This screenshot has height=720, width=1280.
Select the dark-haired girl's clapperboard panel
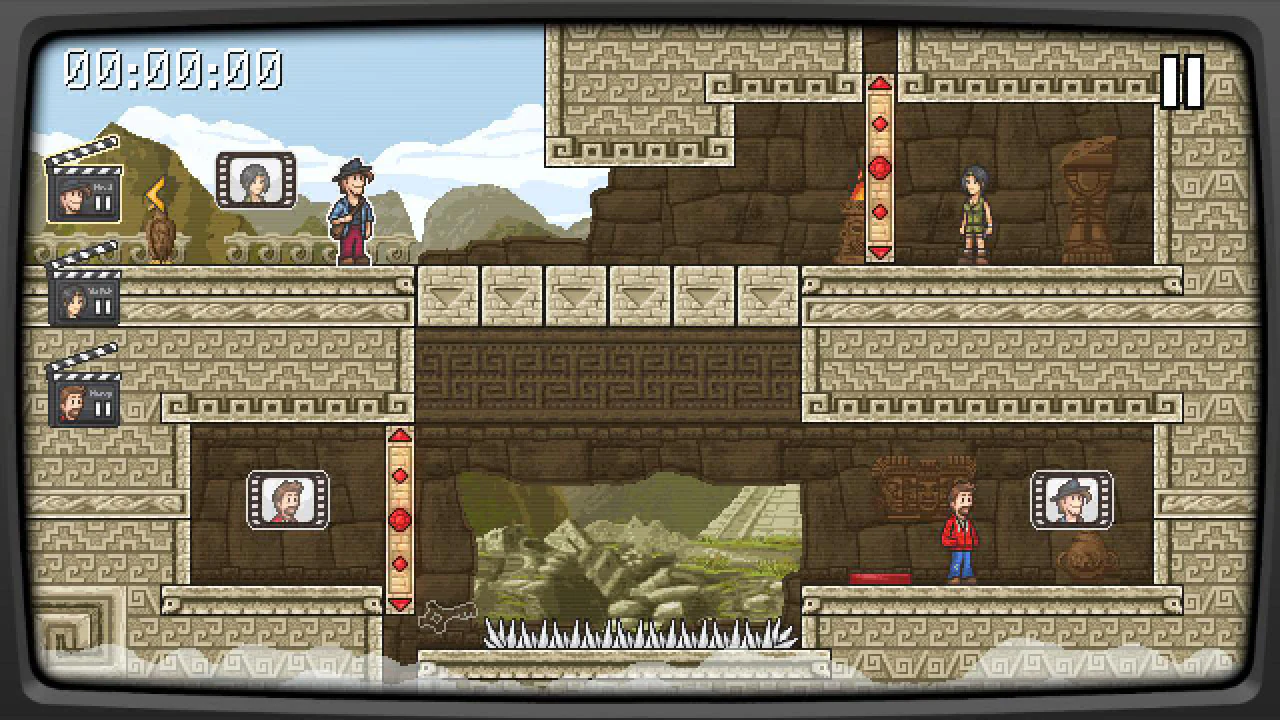(x=75, y=300)
